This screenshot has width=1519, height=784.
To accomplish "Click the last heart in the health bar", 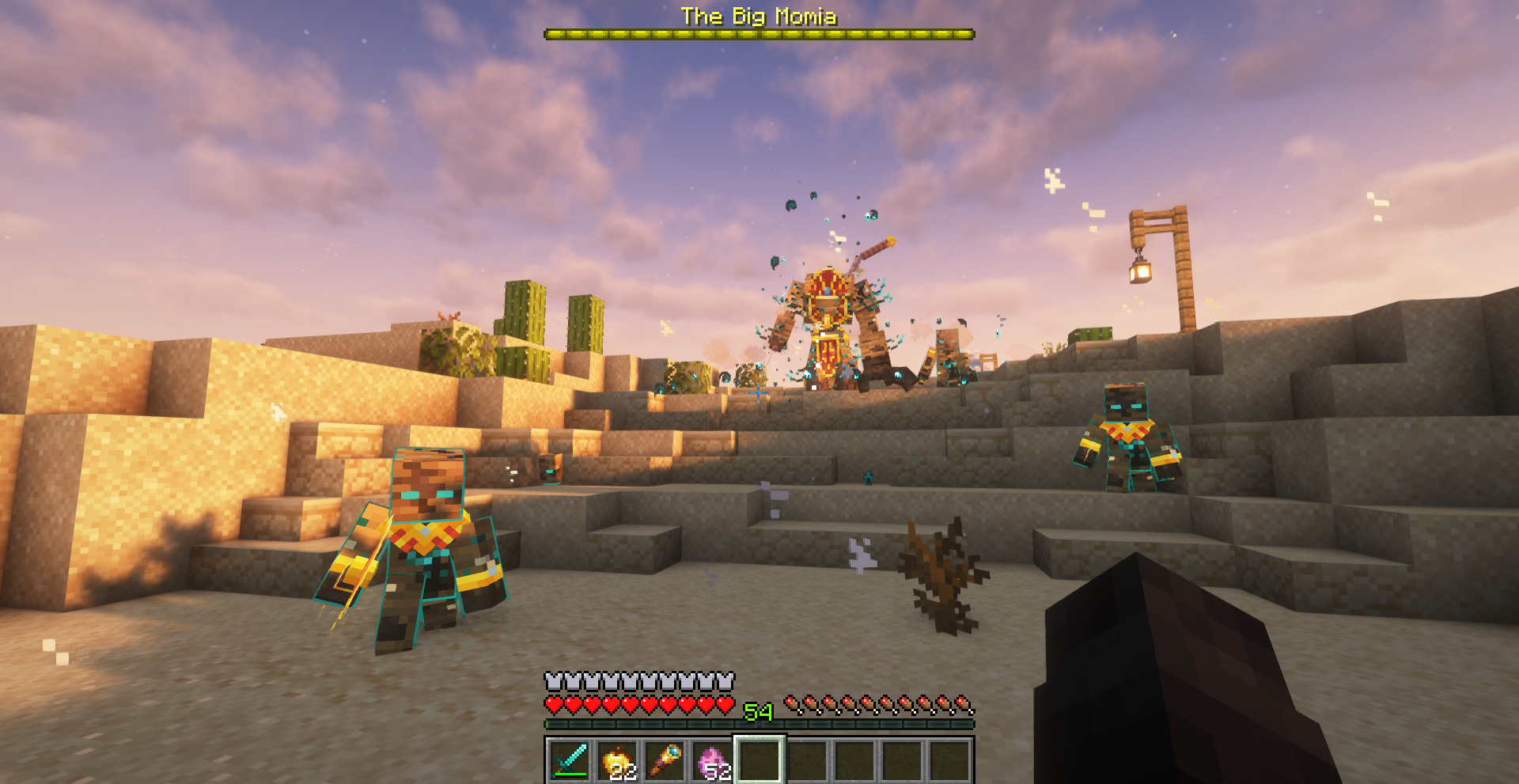I will point(725,702).
